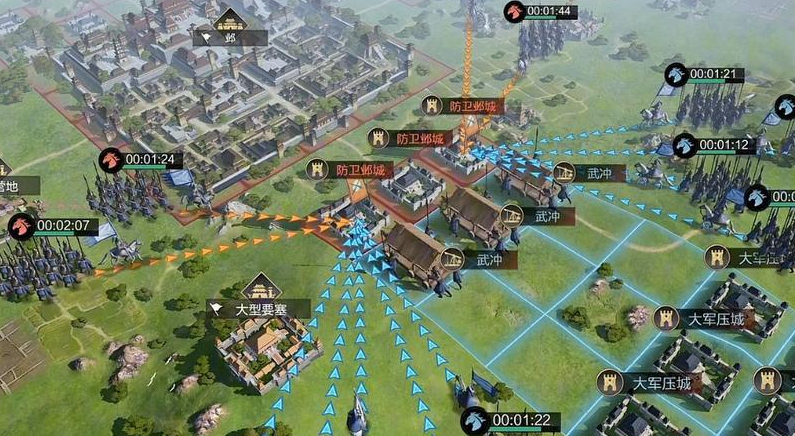Select the 邺 city name label
795x436 pixels.
(x=231, y=37)
